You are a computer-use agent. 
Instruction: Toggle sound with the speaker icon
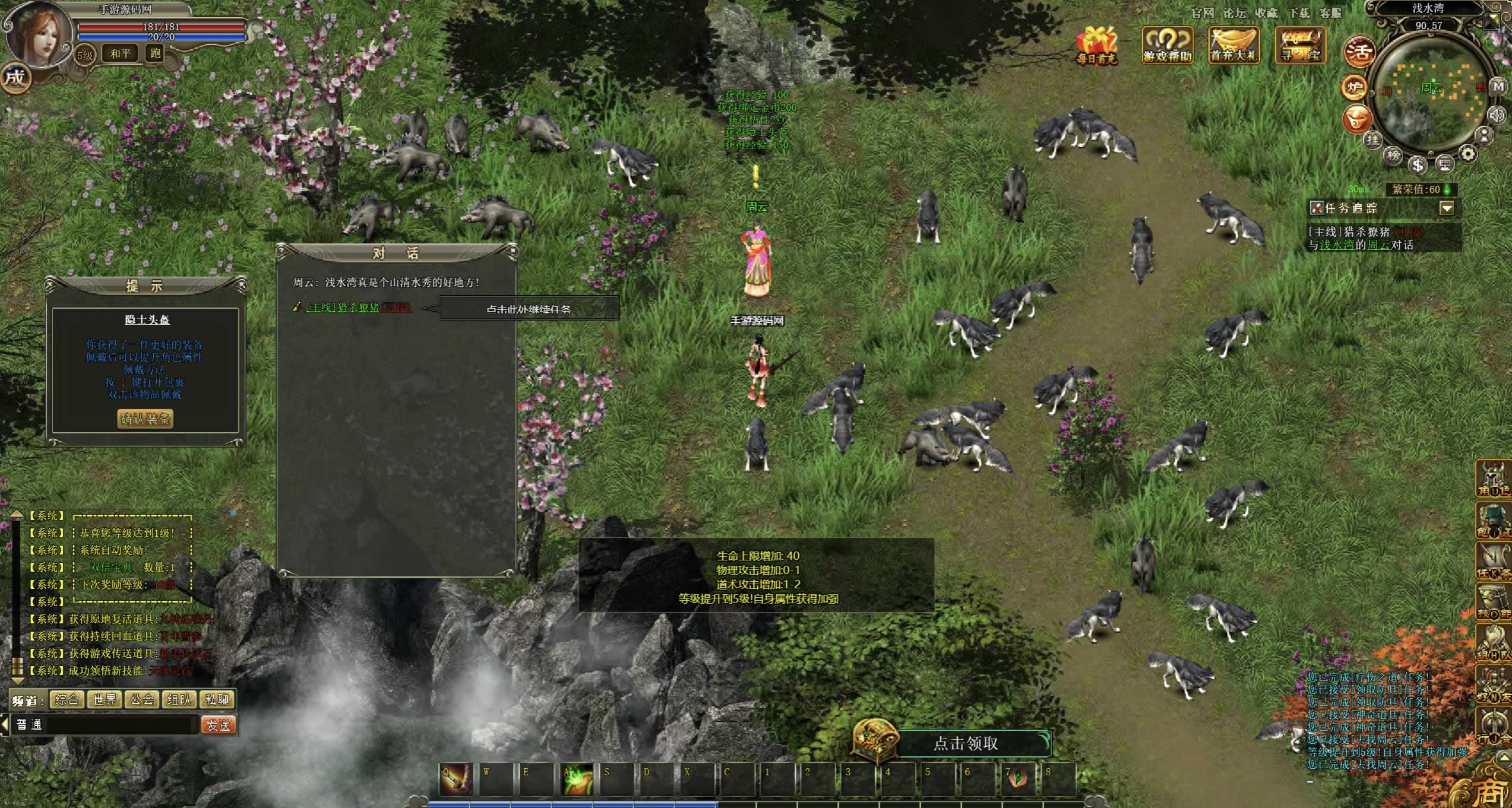coord(1497,115)
